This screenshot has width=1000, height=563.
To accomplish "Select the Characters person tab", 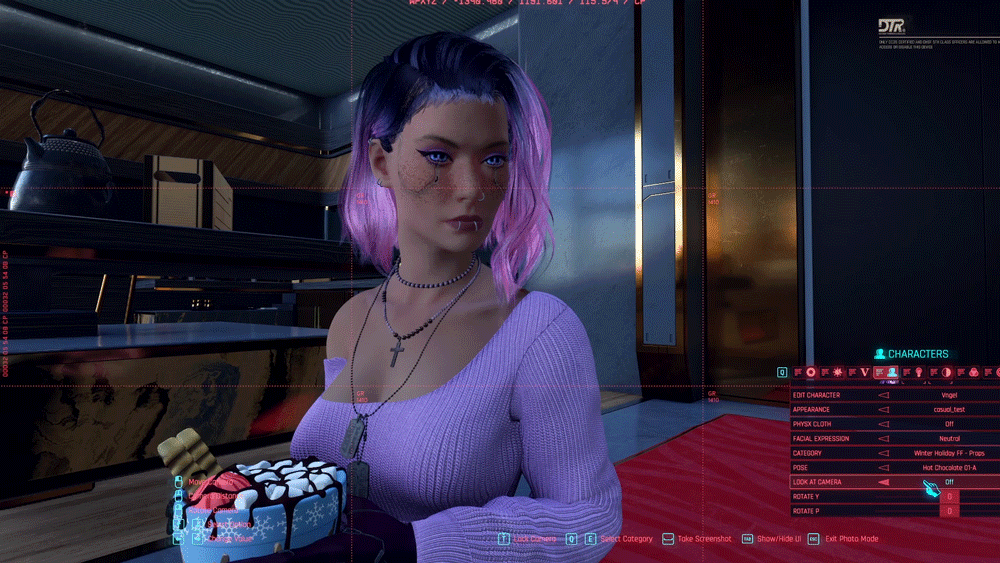I will click(892, 373).
